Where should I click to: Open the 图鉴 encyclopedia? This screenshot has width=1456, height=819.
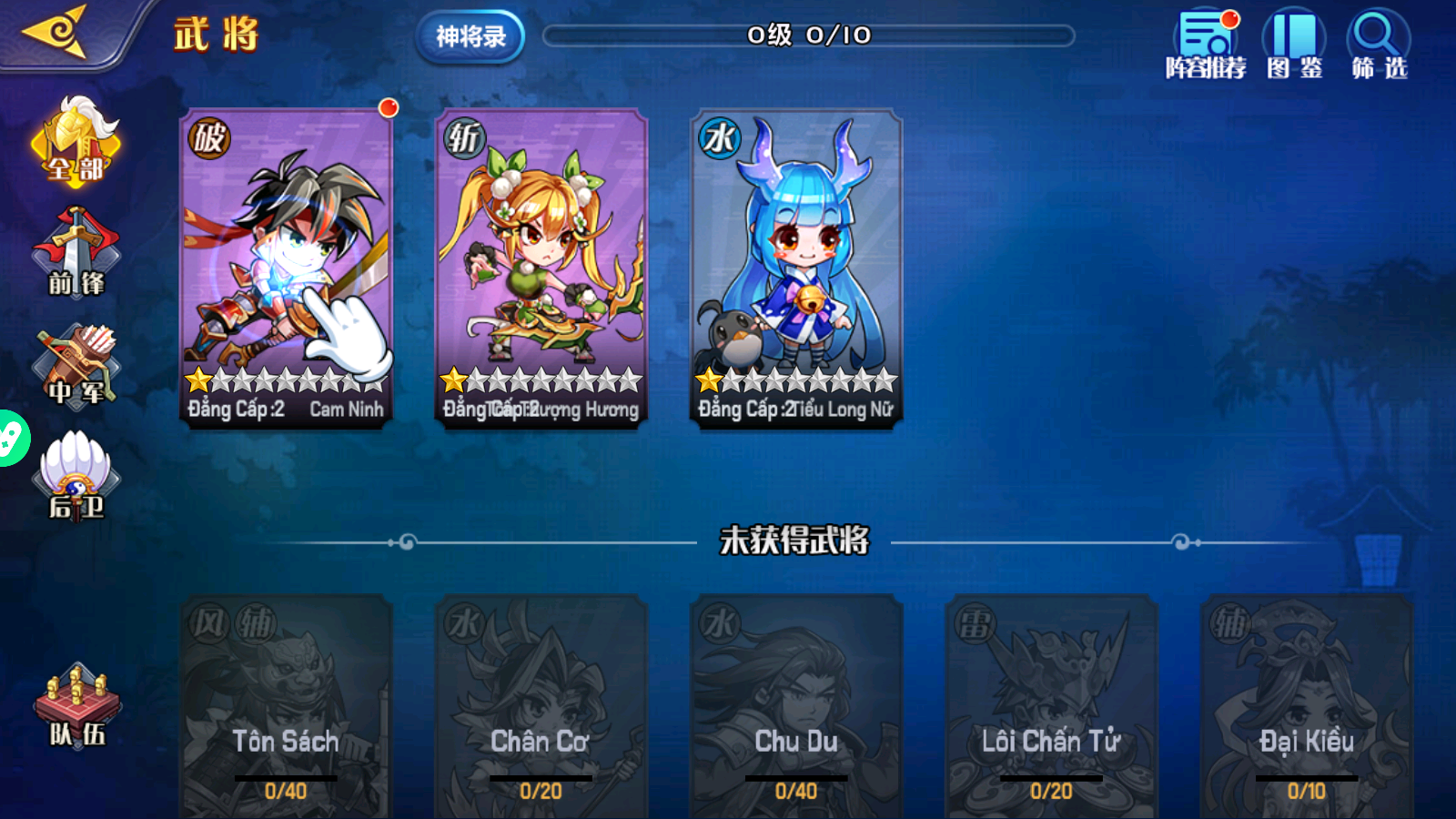[x=1294, y=45]
